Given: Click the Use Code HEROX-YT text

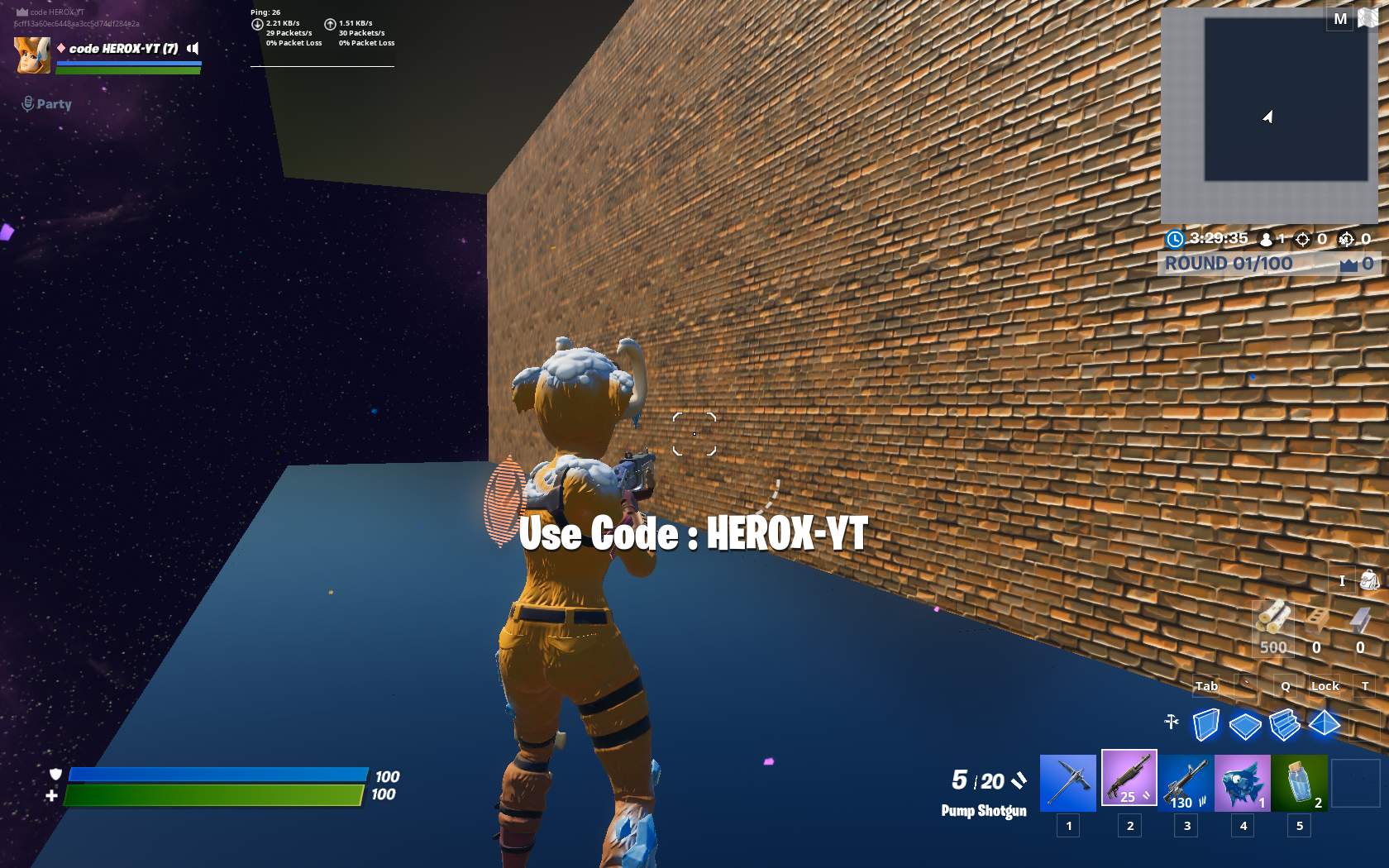Looking at the screenshot, I should tap(694, 534).
